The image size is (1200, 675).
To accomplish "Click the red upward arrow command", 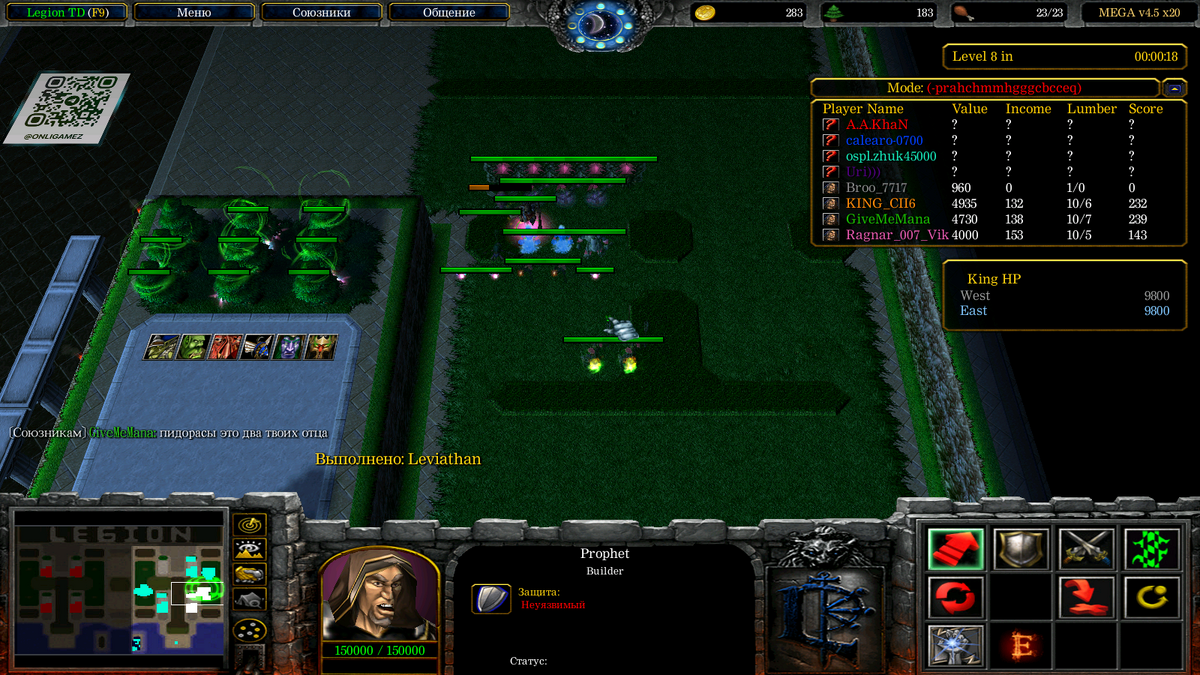I will tap(955, 549).
